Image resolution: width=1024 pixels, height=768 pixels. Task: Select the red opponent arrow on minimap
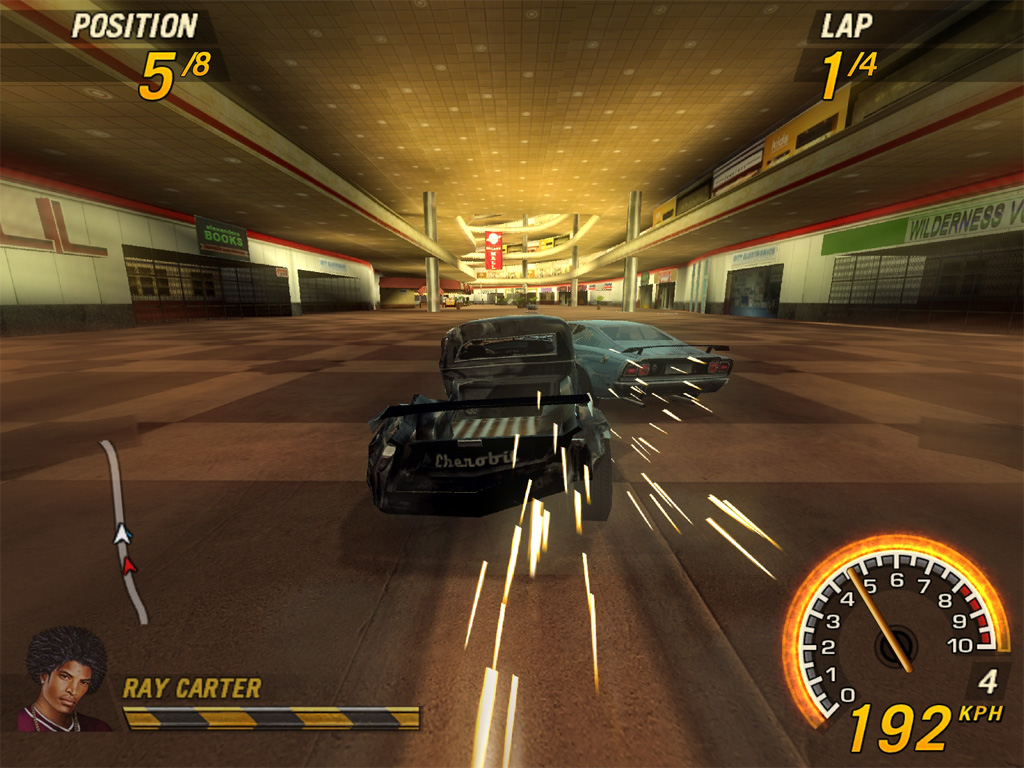129,566
